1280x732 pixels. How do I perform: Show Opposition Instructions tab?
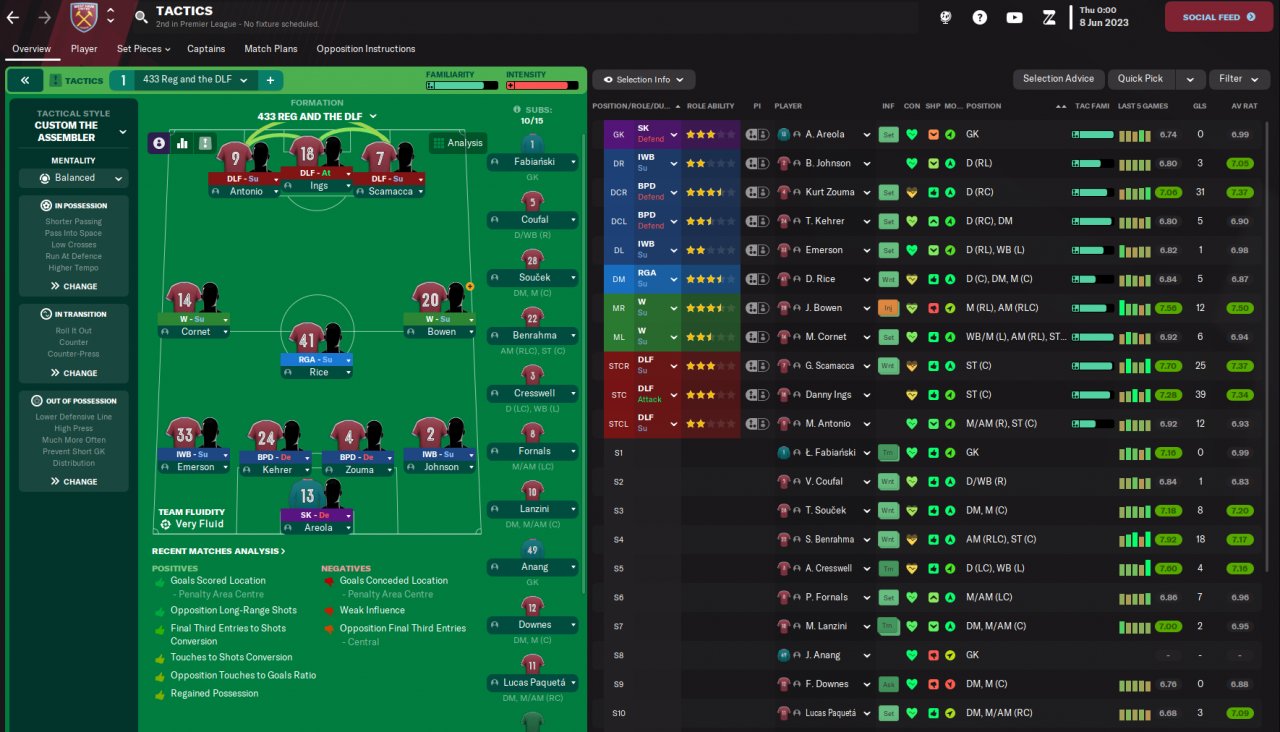click(365, 49)
